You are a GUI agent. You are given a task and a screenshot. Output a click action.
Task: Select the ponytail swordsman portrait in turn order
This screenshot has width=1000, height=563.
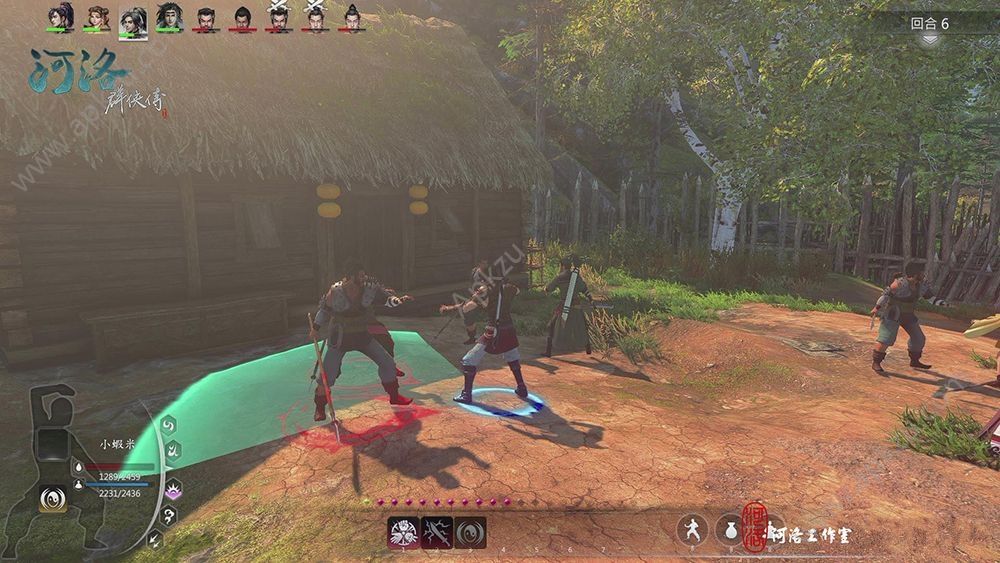[59, 17]
